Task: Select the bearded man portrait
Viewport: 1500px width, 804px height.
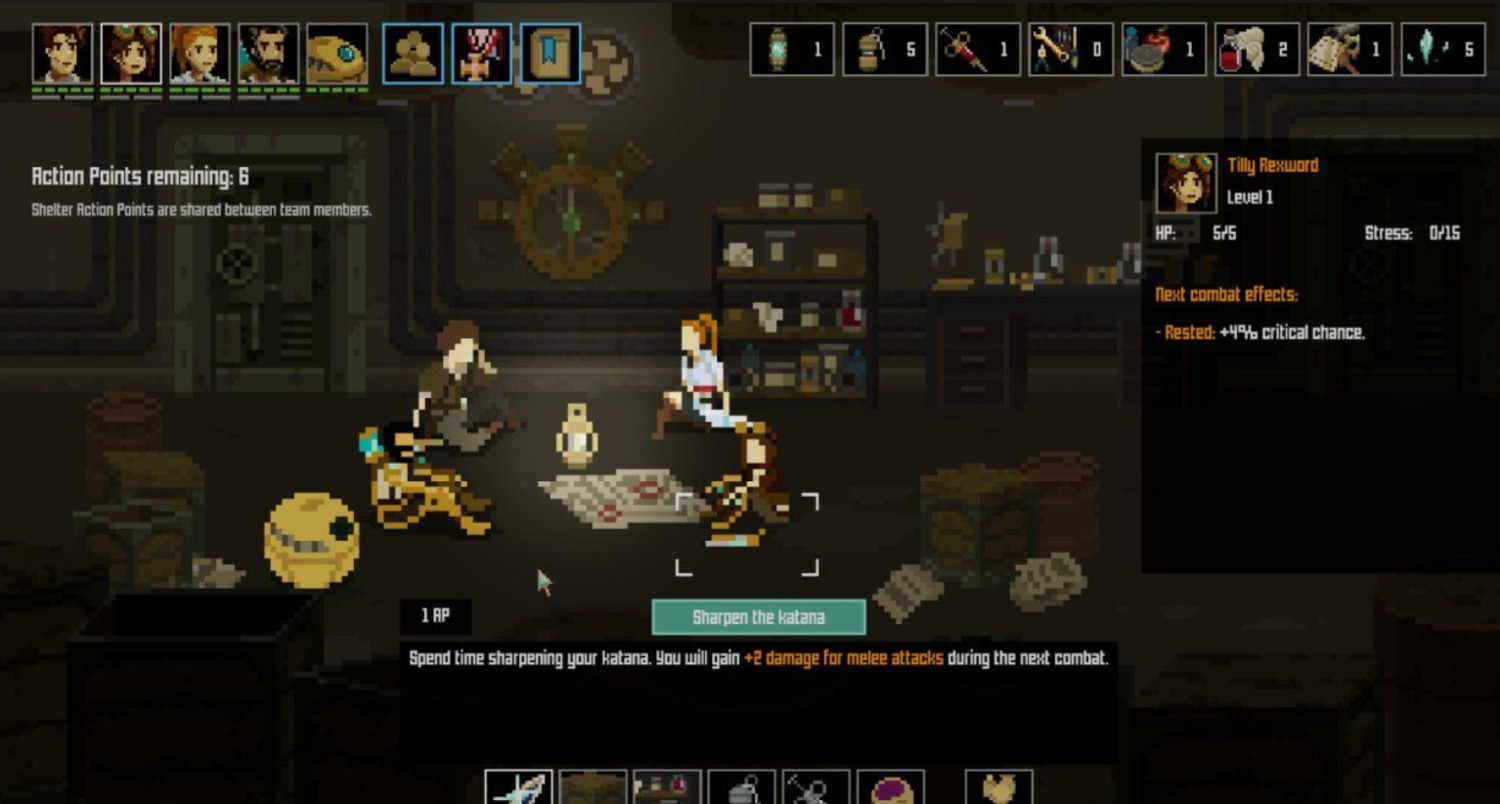Action: point(268,54)
